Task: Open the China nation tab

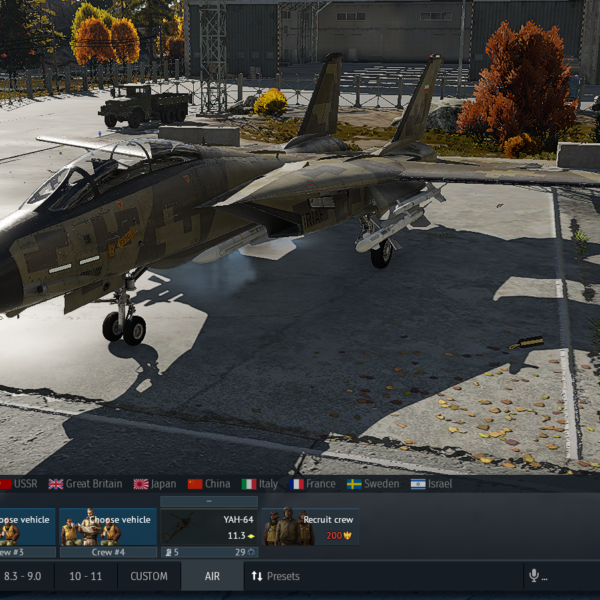Action: pyautogui.click(x=209, y=484)
